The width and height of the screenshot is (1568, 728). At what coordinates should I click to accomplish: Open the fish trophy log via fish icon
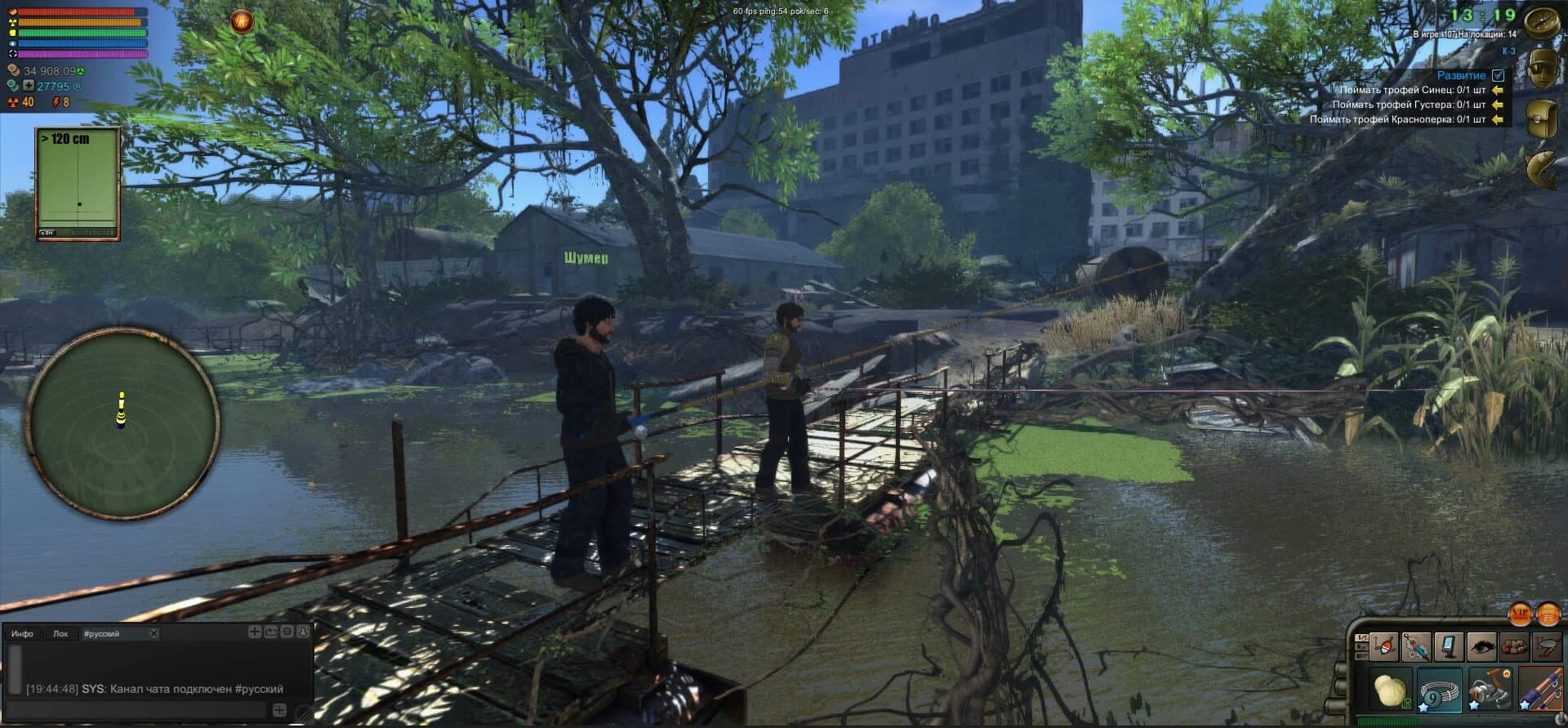tap(1542, 167)
